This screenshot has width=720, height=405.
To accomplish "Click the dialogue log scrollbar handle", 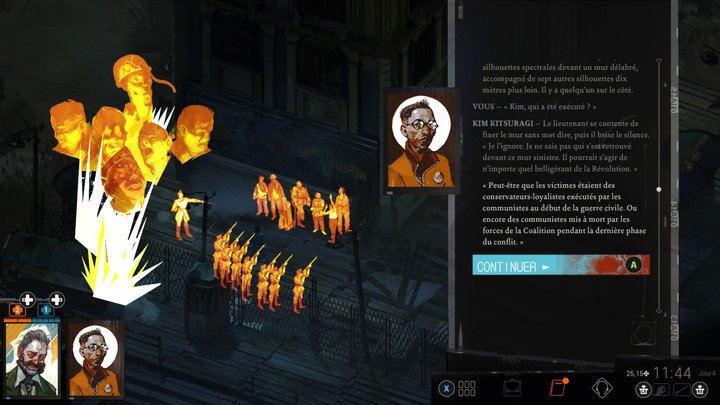I will pos(658,188).
